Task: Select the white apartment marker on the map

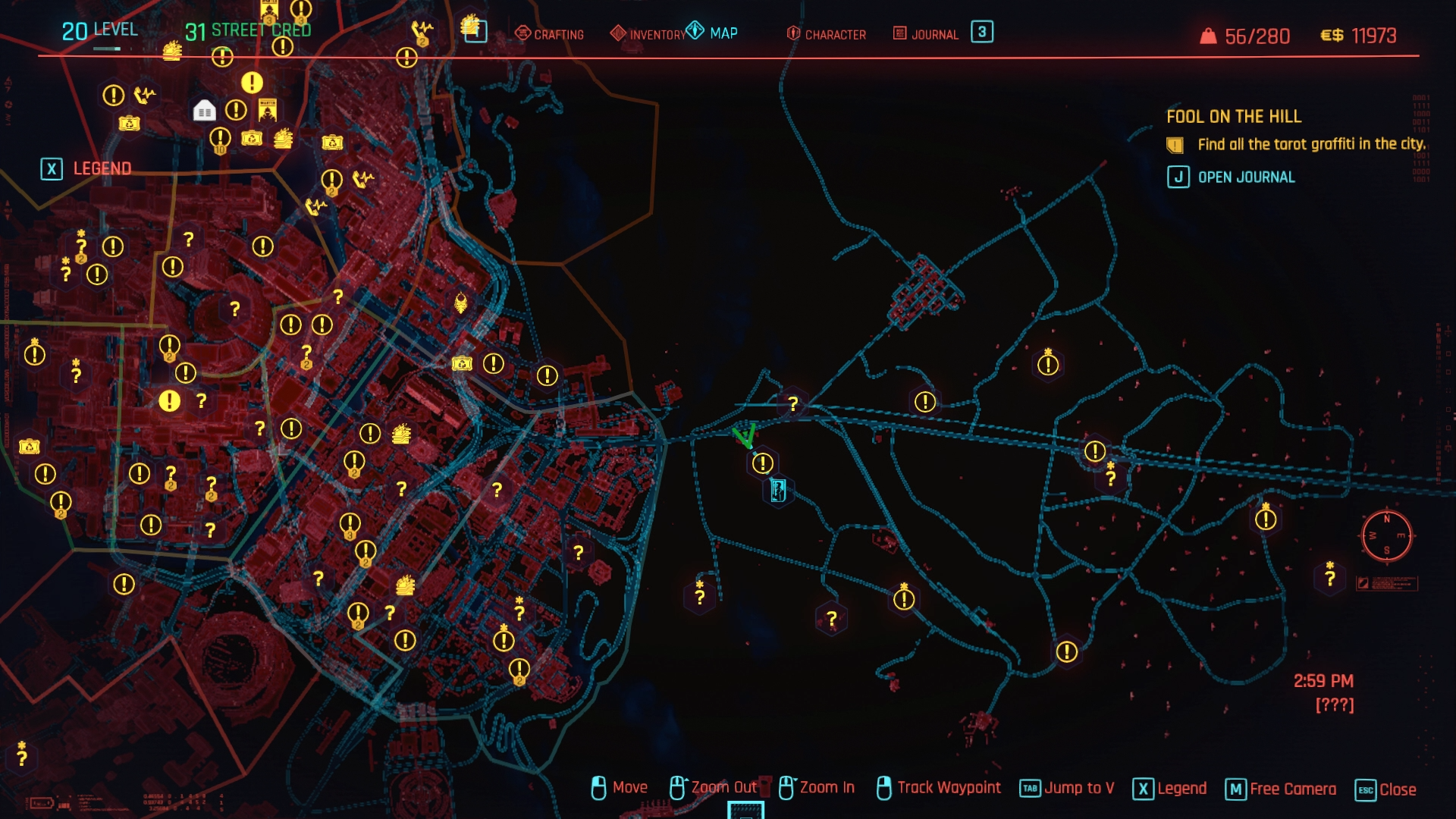Action: click(x=204, y=111)
